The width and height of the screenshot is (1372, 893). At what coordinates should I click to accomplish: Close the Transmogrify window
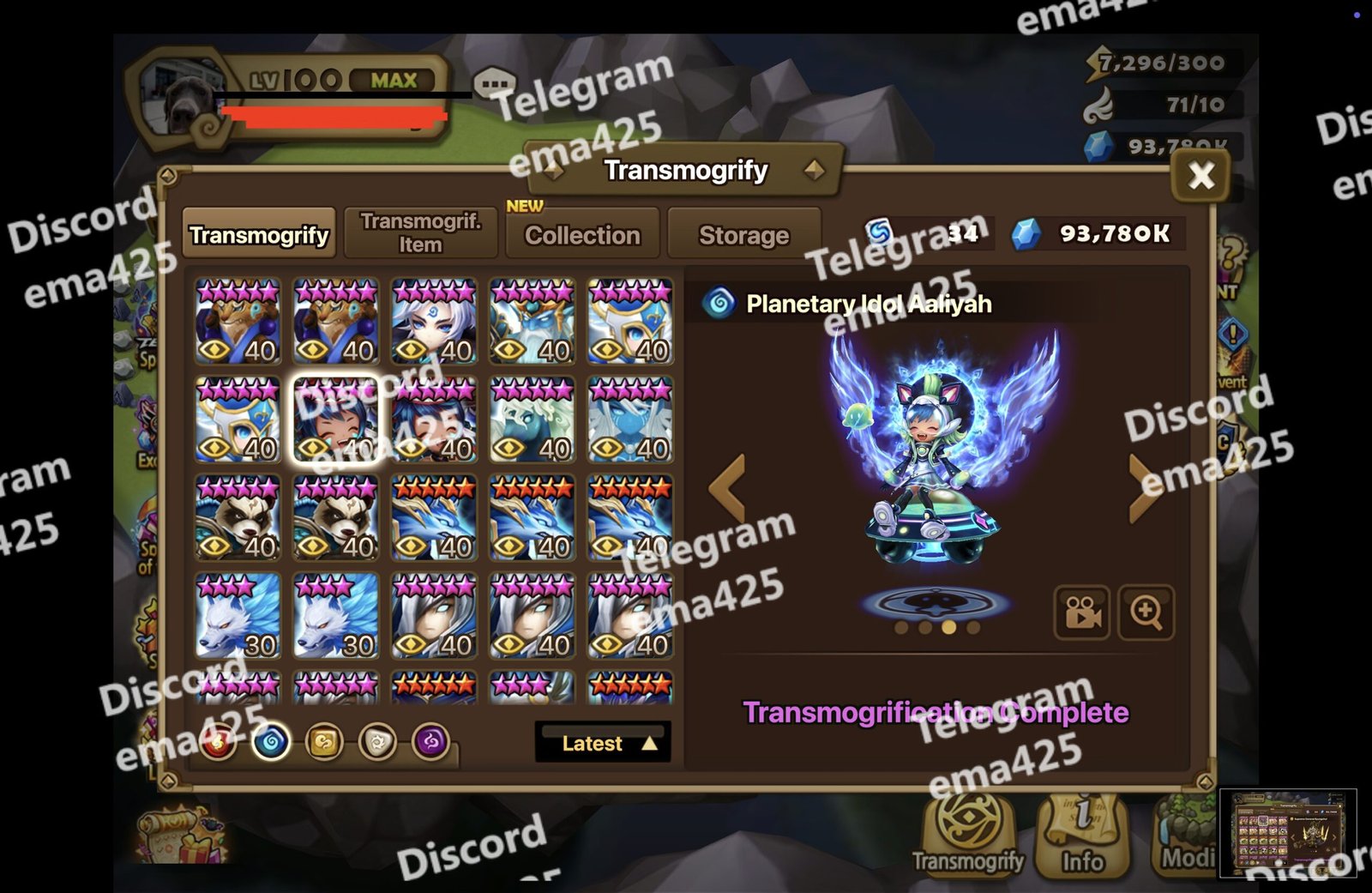click(1200, 176)
